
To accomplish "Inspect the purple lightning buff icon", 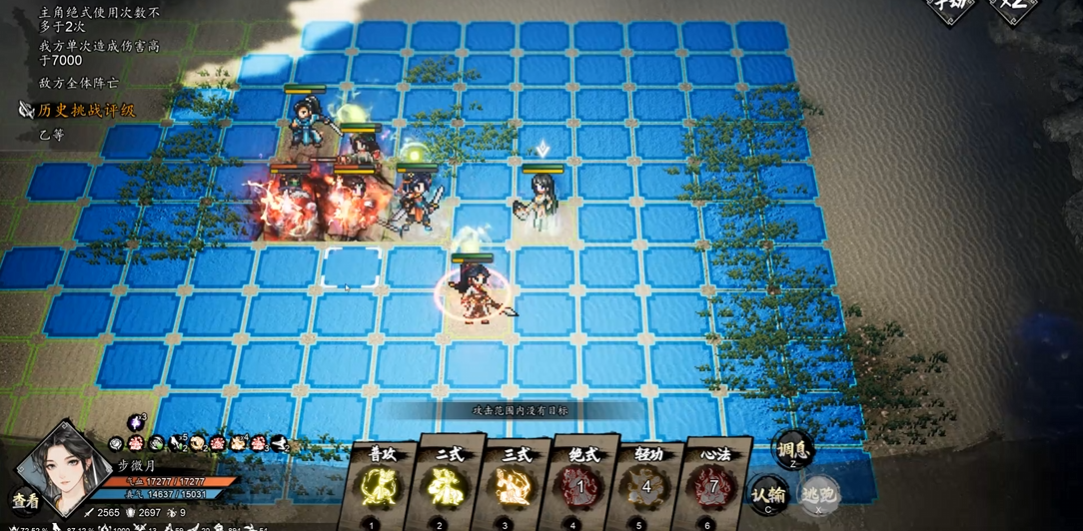I will click(x=137, y=423).
